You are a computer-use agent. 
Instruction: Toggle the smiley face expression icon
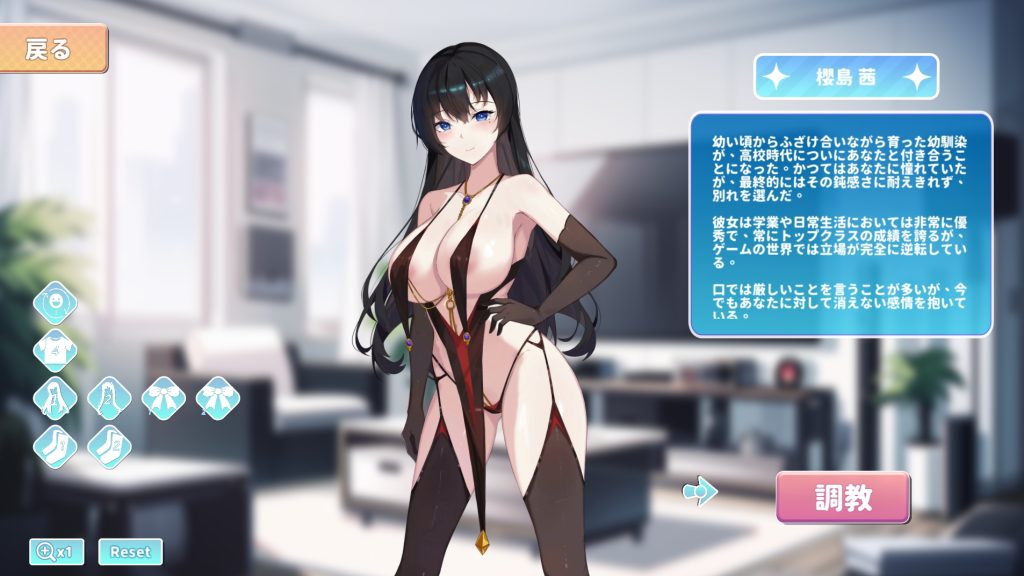tap(55, 303)
